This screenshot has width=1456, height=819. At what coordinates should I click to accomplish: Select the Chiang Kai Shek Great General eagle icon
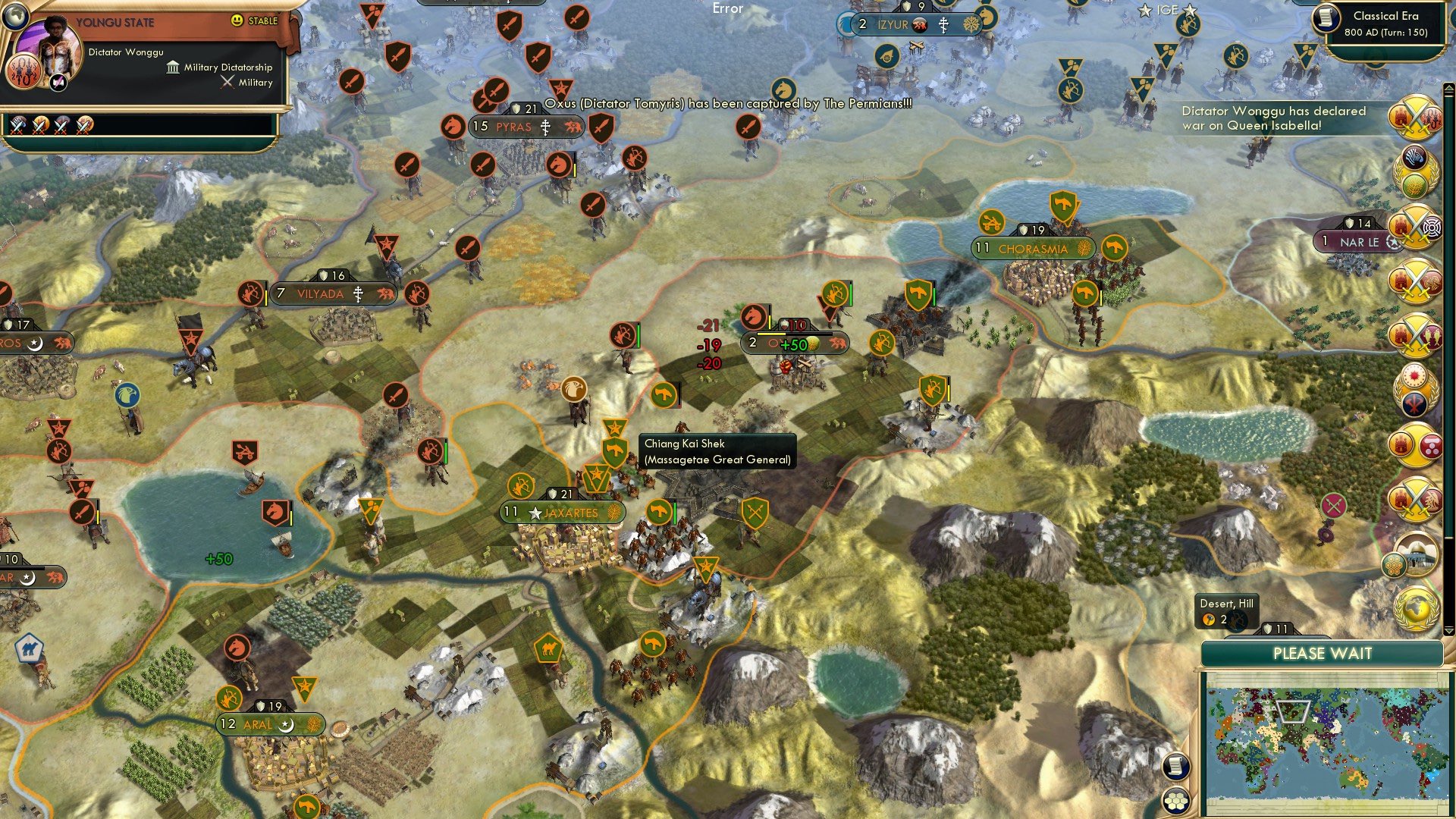tap(575, 388)
